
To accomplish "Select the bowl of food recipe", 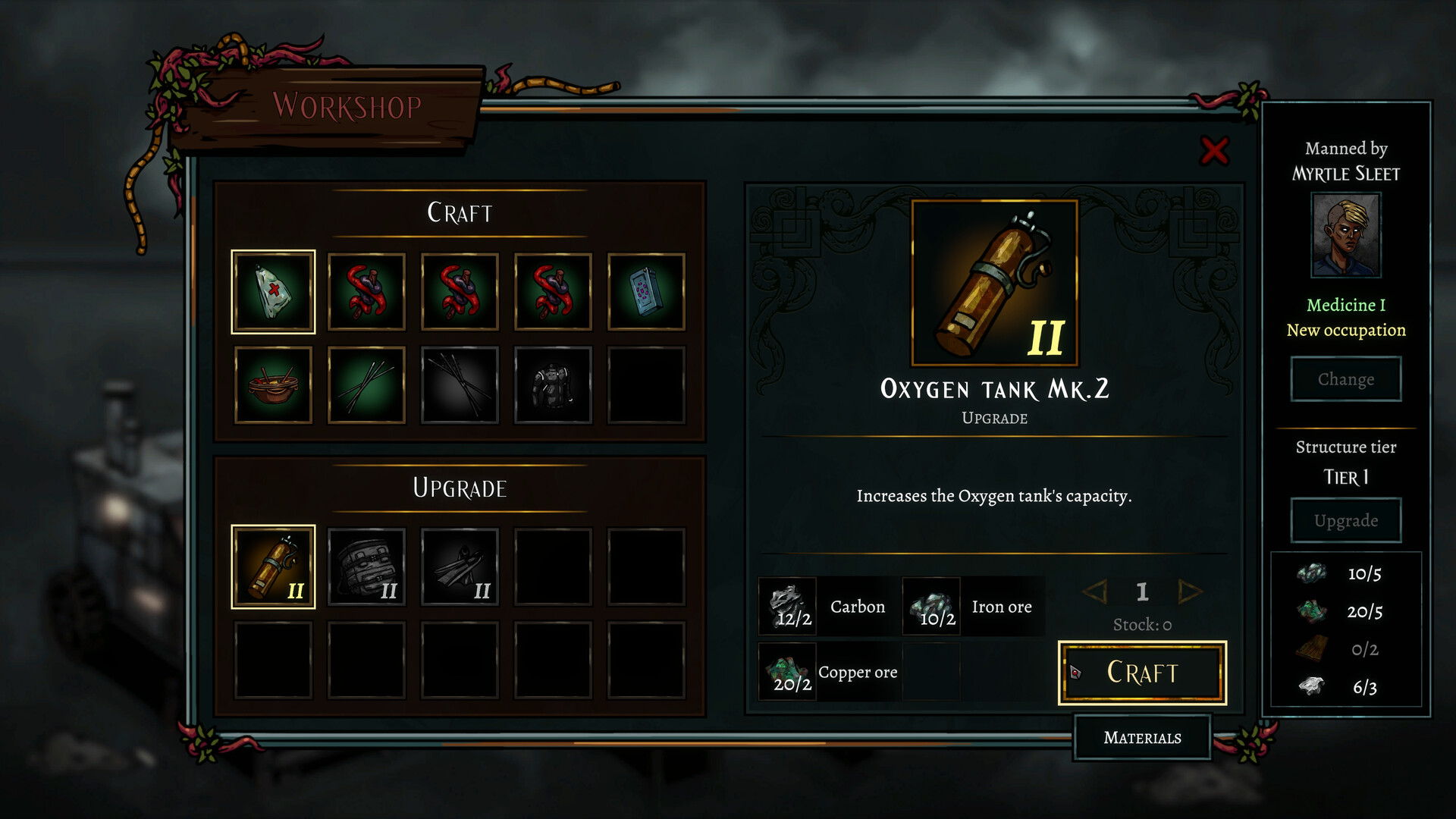I will [273, 385].
